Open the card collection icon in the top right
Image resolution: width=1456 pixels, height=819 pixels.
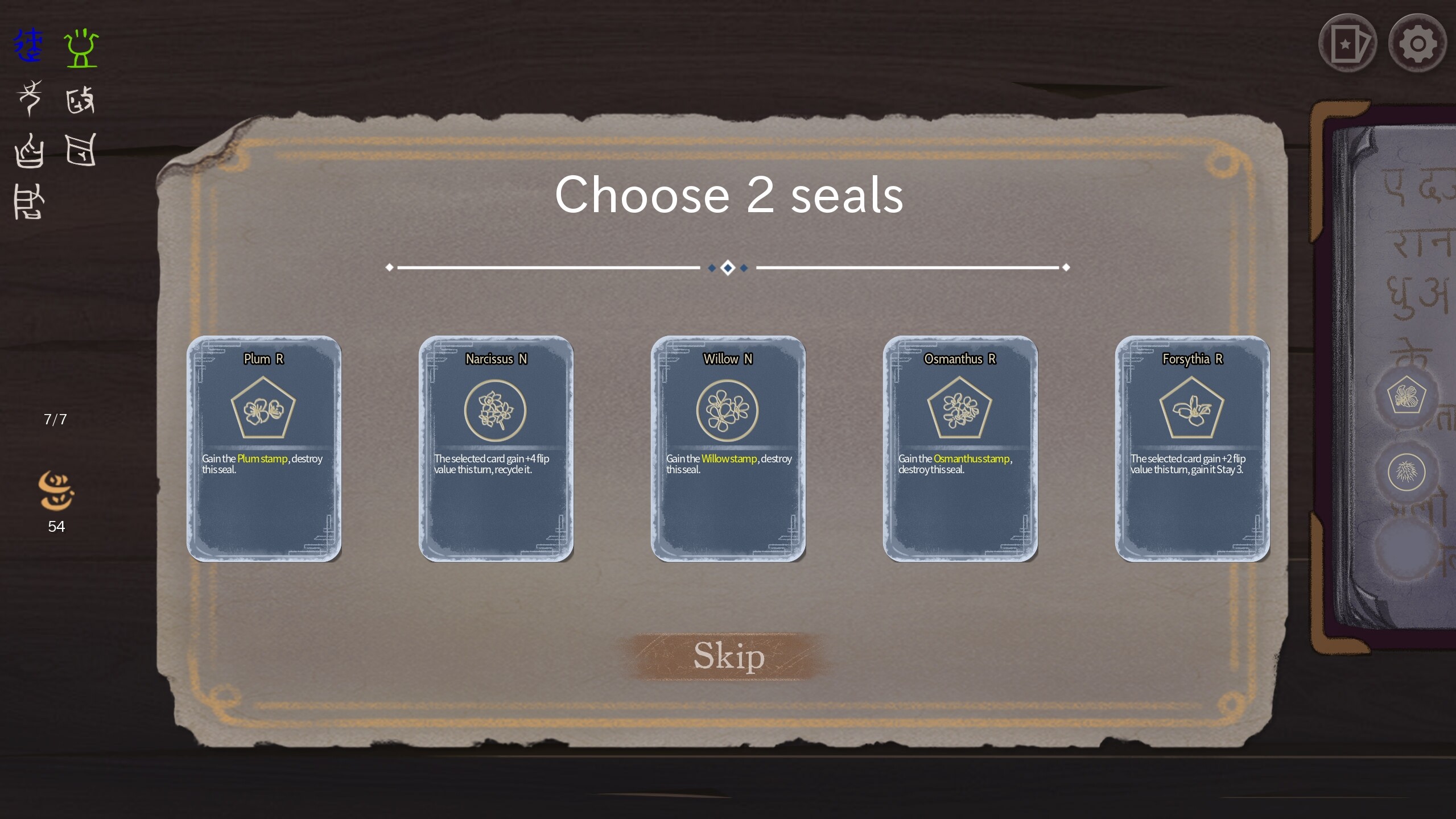click(1348, 43)
